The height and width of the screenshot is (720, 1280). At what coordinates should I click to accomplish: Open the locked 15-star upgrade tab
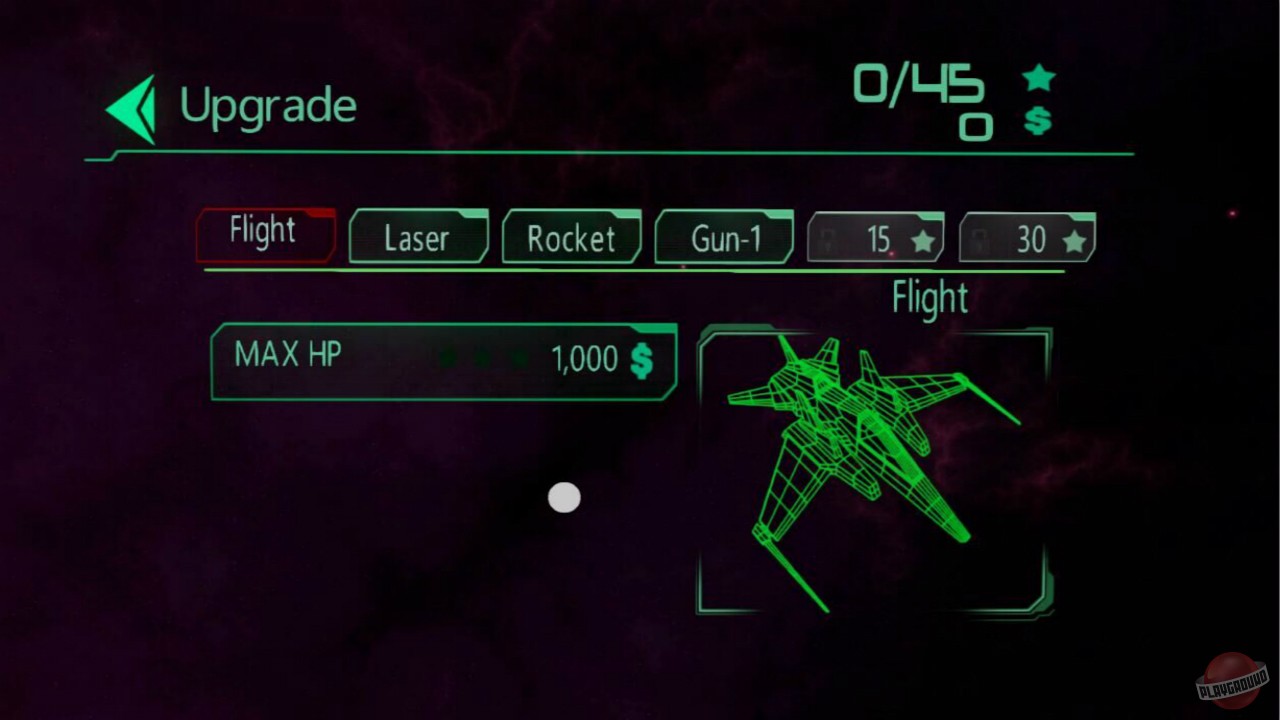(876, 238)
